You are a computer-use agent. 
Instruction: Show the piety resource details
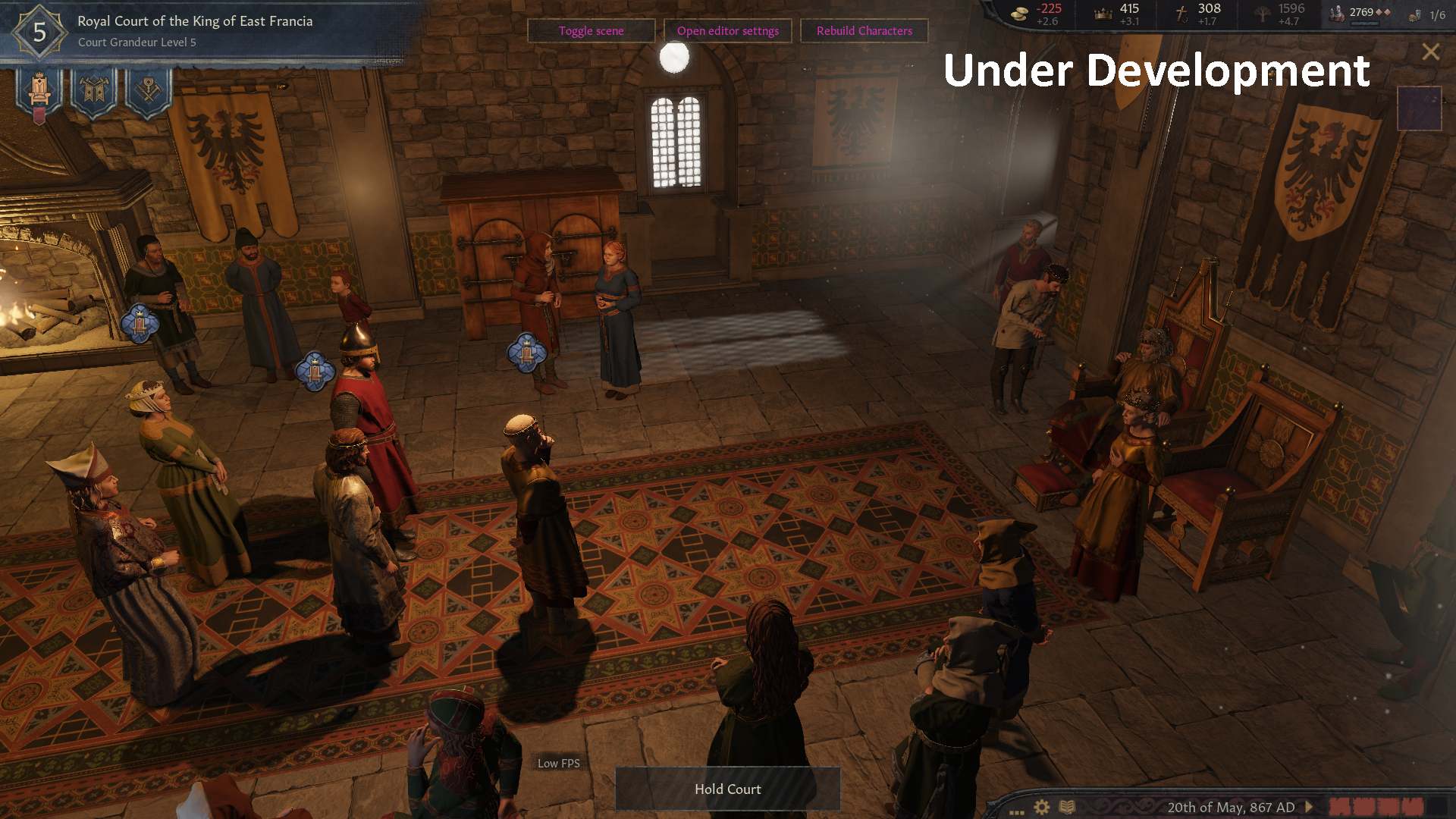click(1197, 14)
